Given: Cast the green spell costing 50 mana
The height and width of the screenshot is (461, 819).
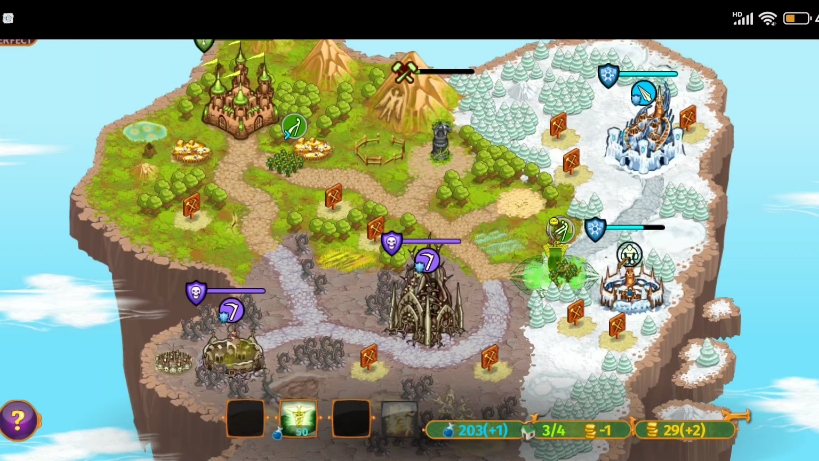Looking at the screenshot, I should 298,419.
